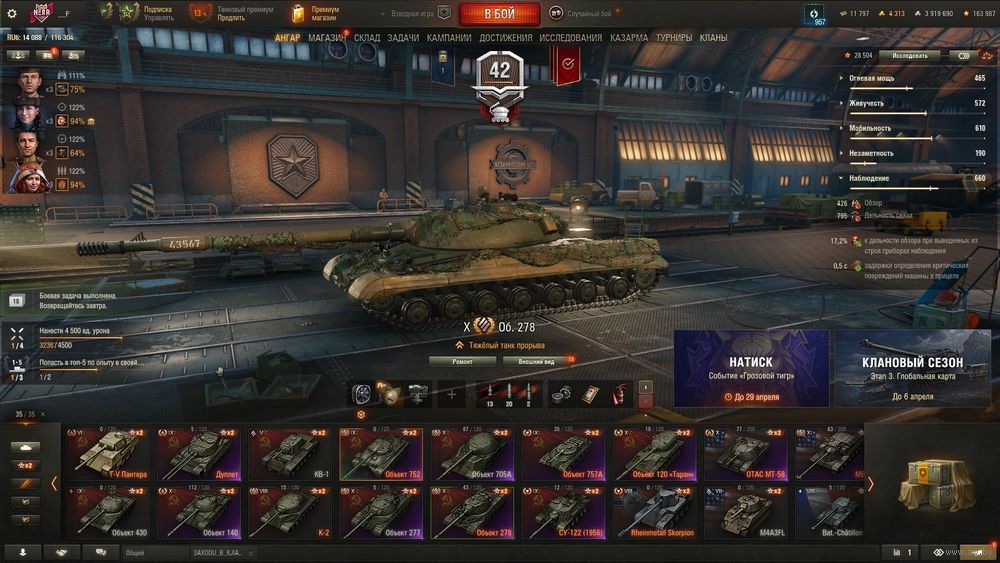Open the Премиум магазин
1000x563 pixels.
[x=315, y=14]
